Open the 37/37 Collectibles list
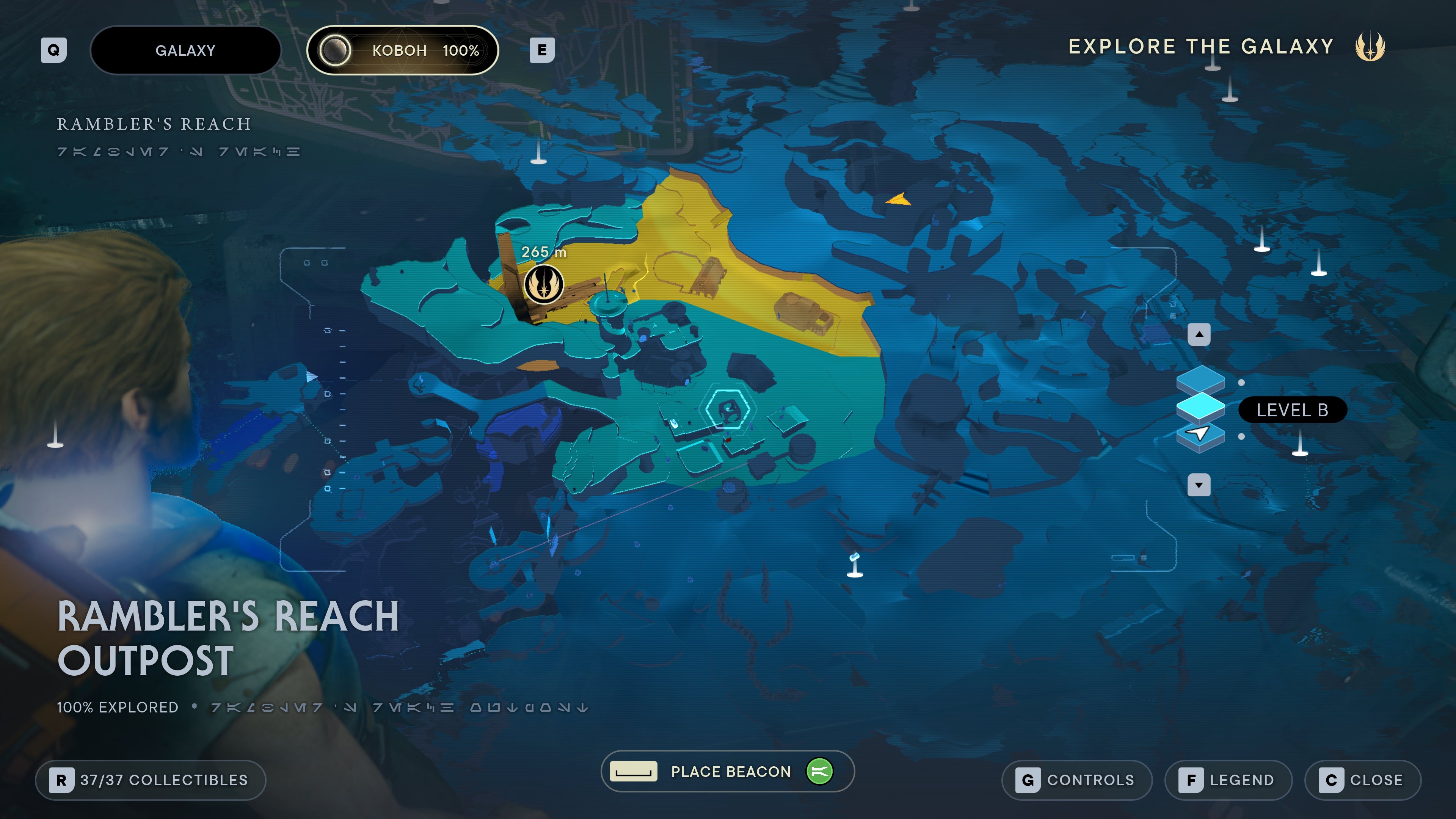 (151, 780)
